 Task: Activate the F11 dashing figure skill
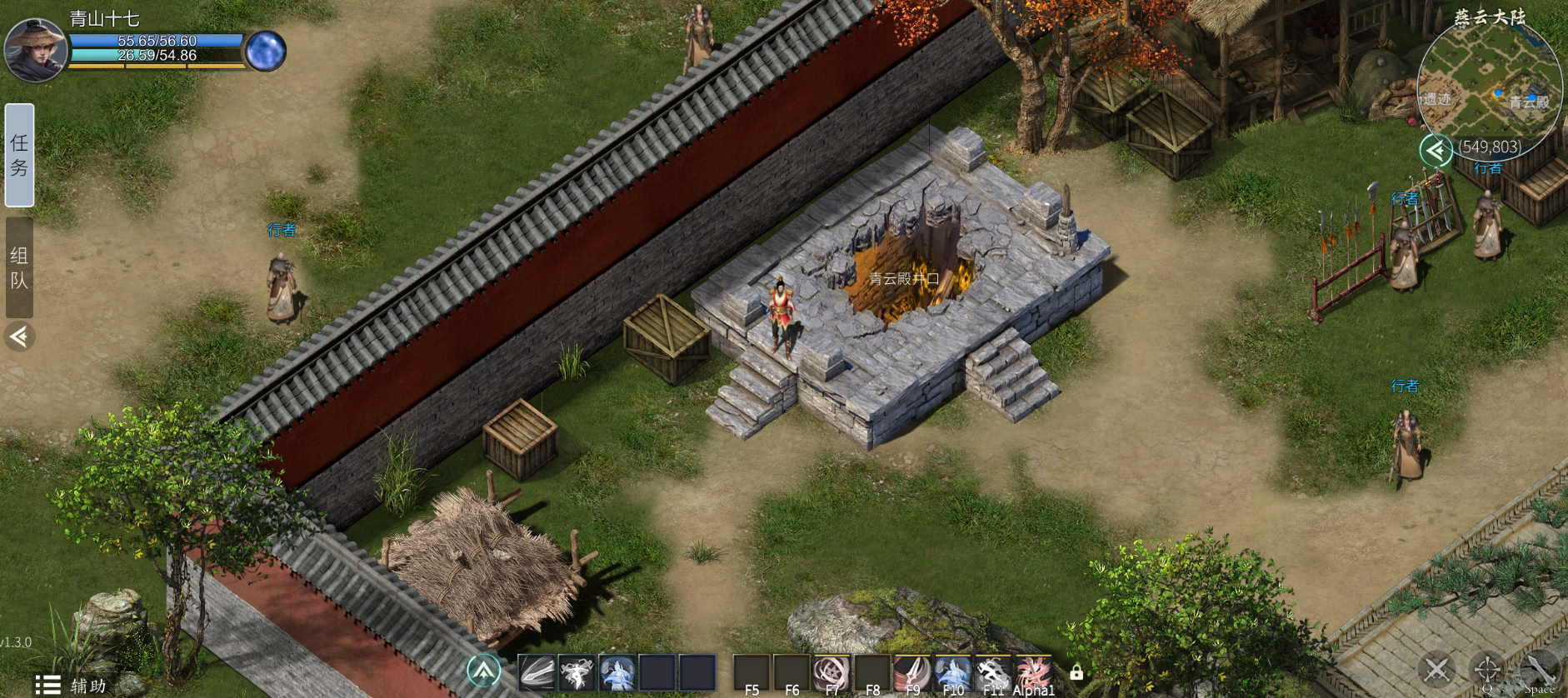coord(992,672)
